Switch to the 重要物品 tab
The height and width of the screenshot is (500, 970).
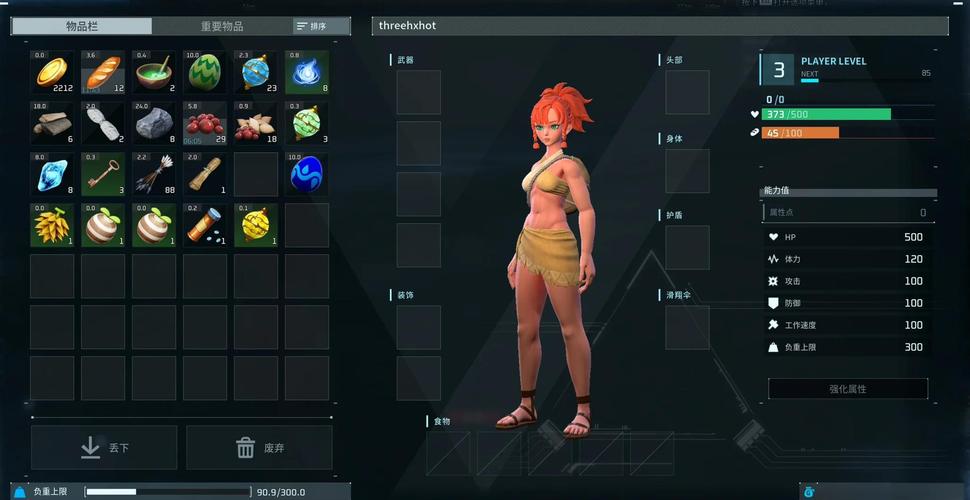221,26
